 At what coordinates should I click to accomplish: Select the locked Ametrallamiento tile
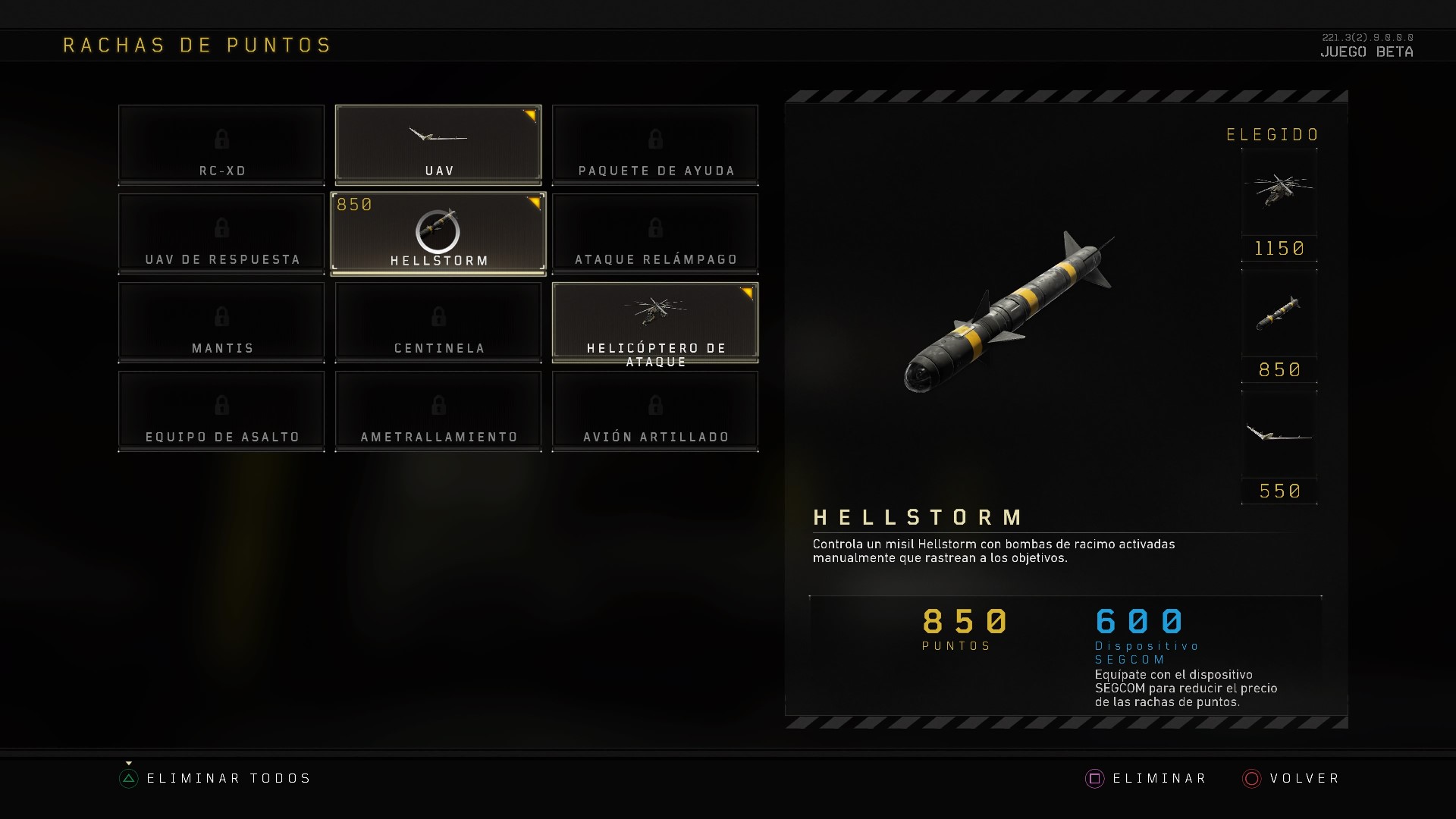[438, 410]
